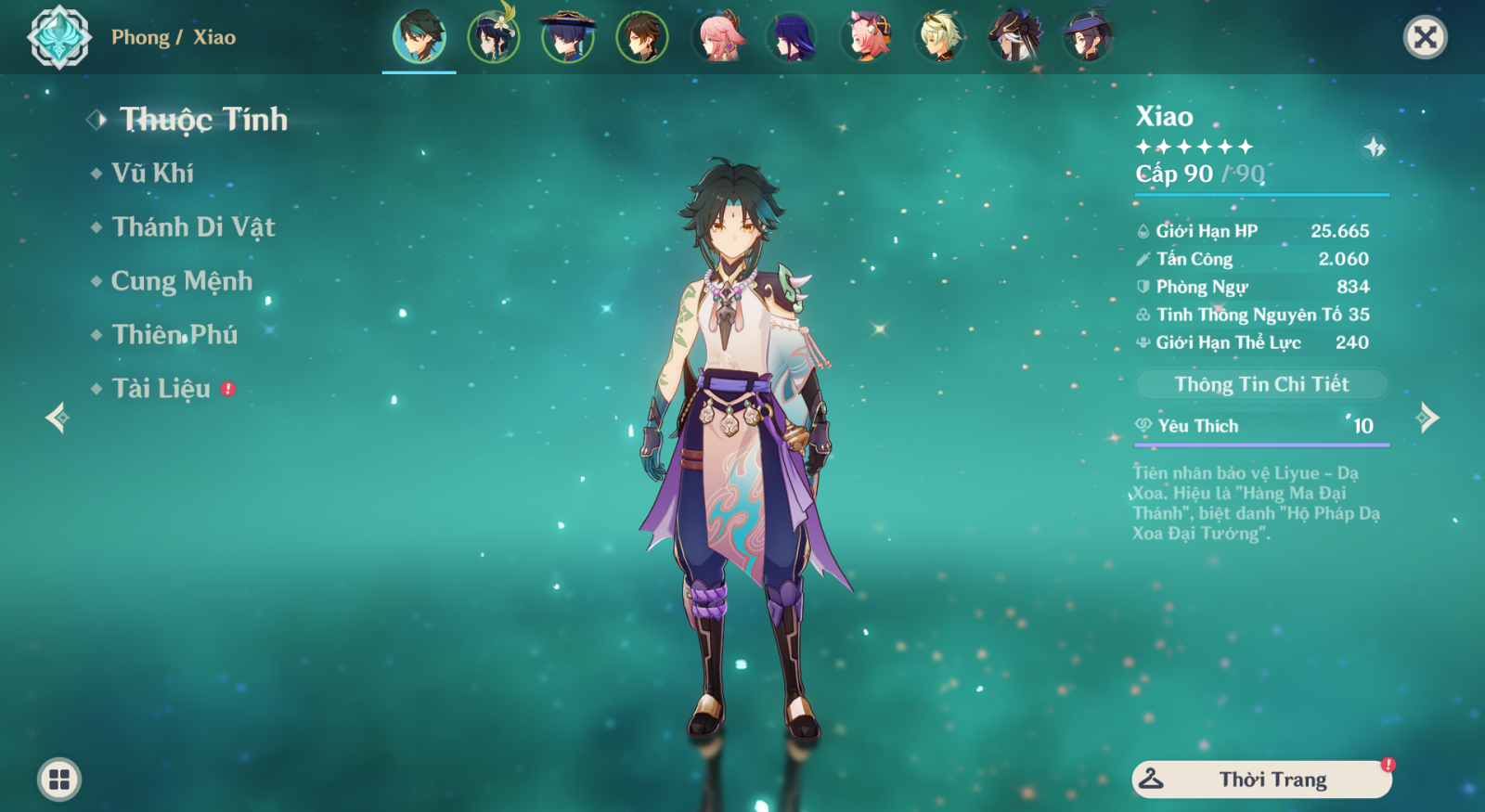
Task: Open Thông Tin Chi Tiết detailed stats
Action: pos(1261,384)
